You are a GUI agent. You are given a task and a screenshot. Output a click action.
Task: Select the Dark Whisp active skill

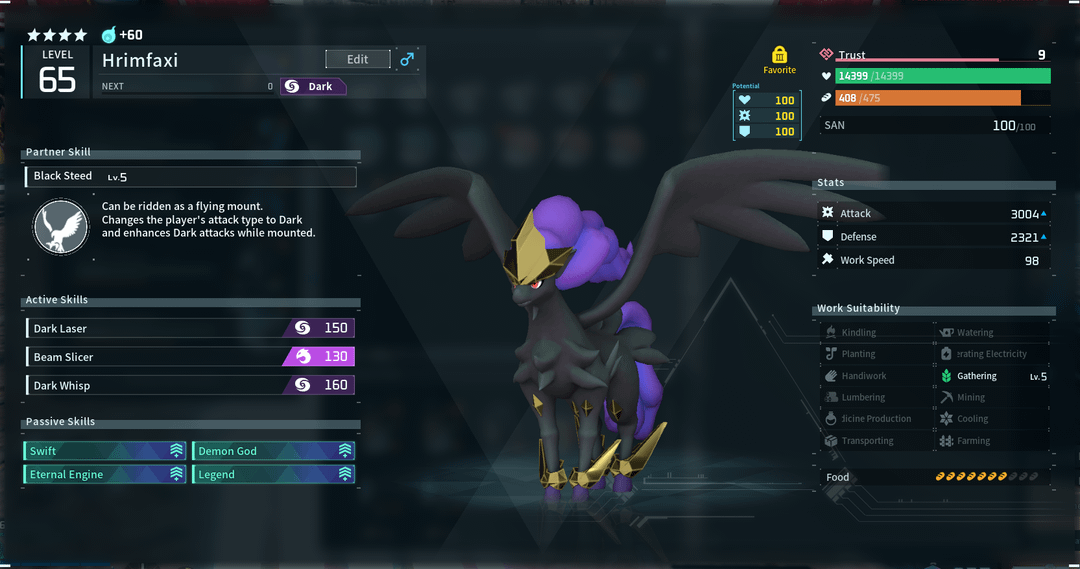(190, 385)
